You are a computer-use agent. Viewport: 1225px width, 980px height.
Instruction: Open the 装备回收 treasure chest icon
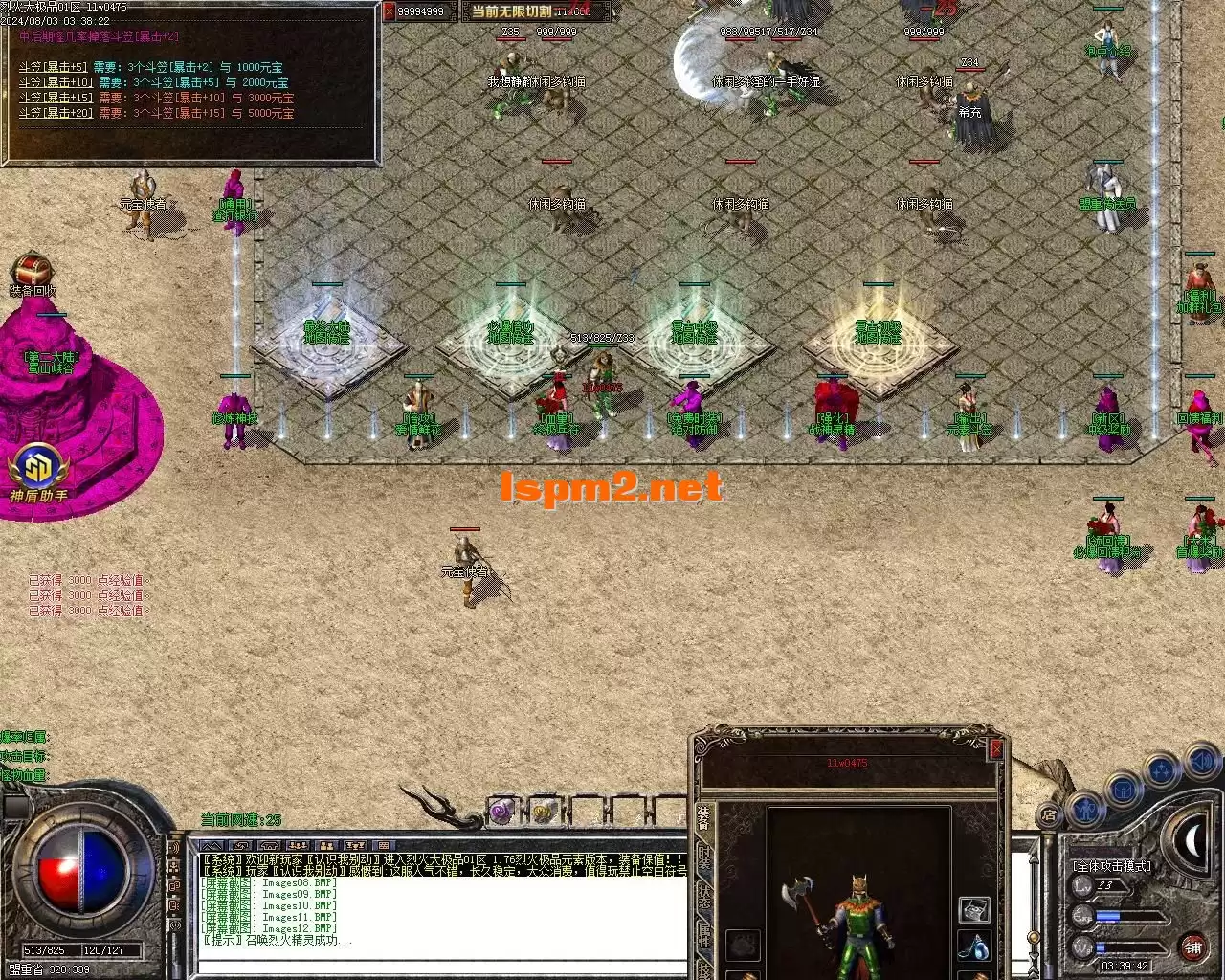(x=33, y=269)
